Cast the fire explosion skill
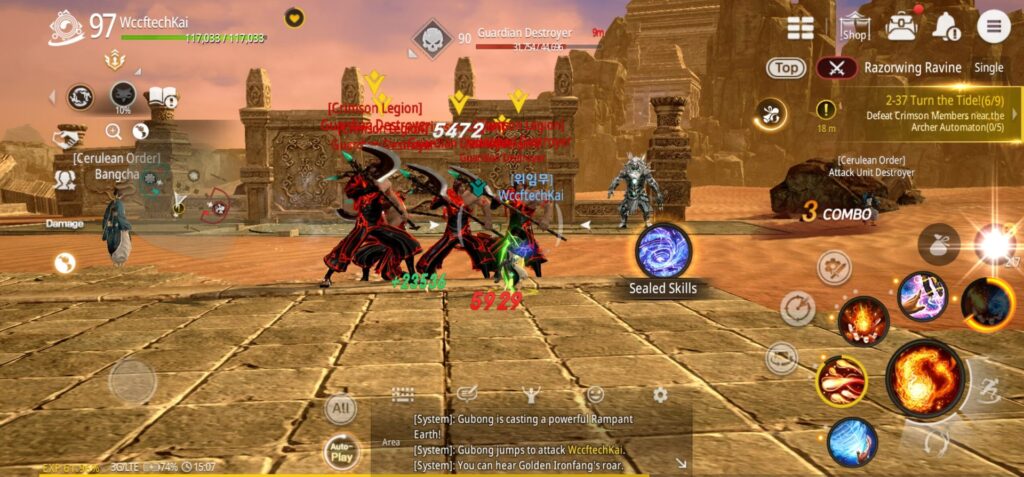This screenshot has height=477, width=1024. click(x=863, y=320)
